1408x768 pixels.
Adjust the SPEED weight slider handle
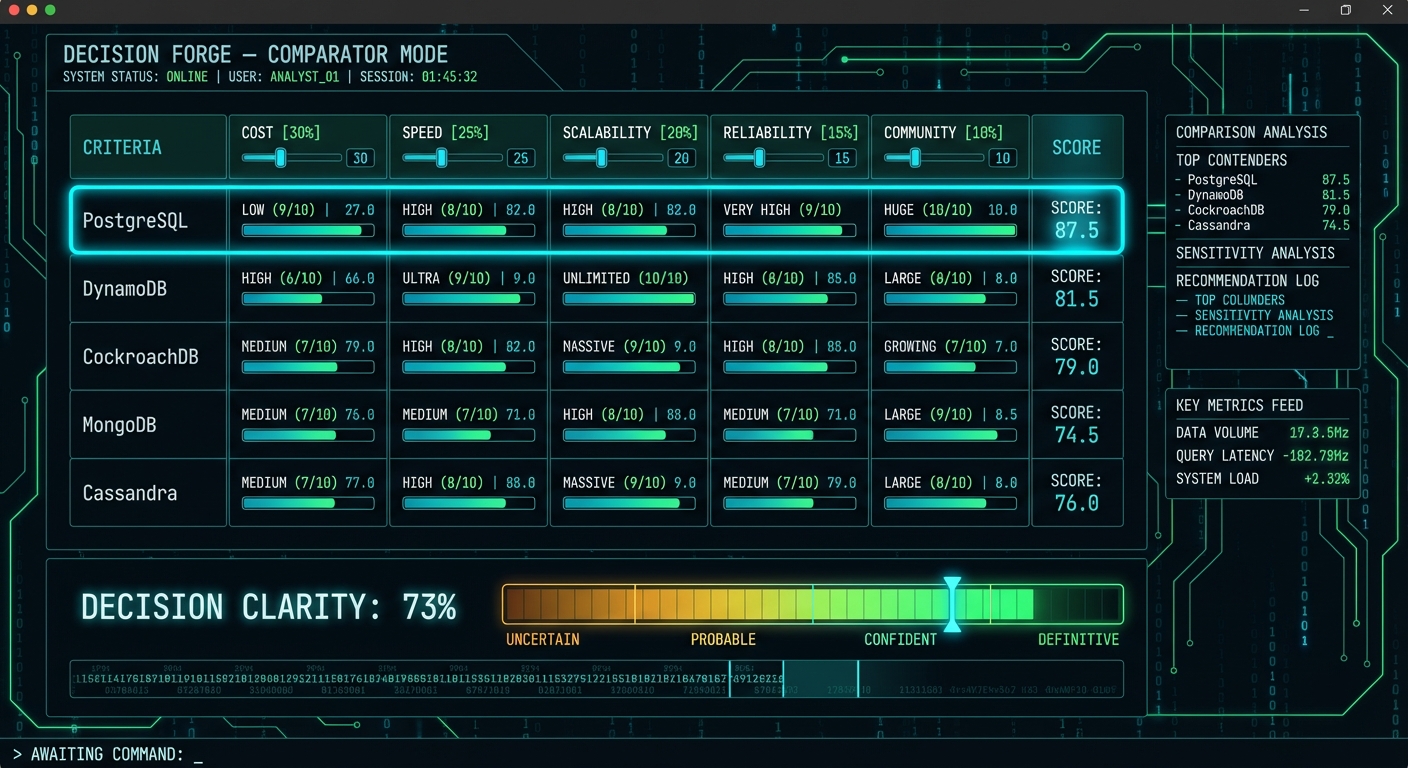439,157
